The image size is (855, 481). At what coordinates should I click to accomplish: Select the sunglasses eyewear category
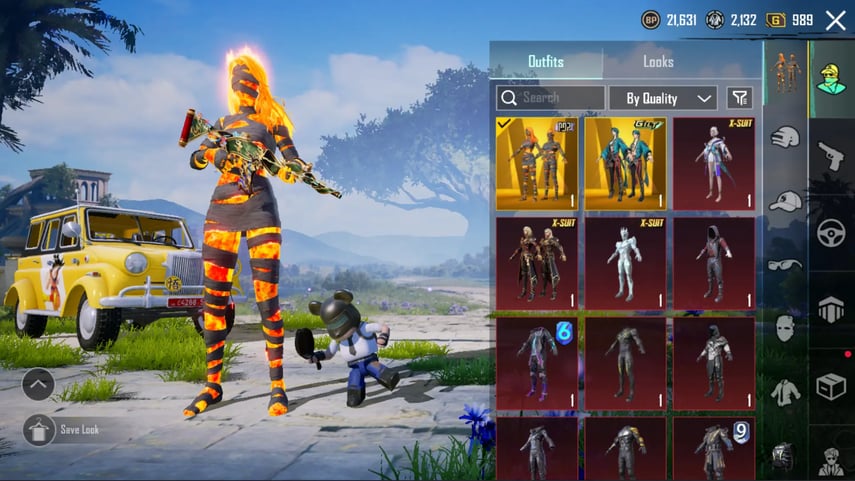785,264
